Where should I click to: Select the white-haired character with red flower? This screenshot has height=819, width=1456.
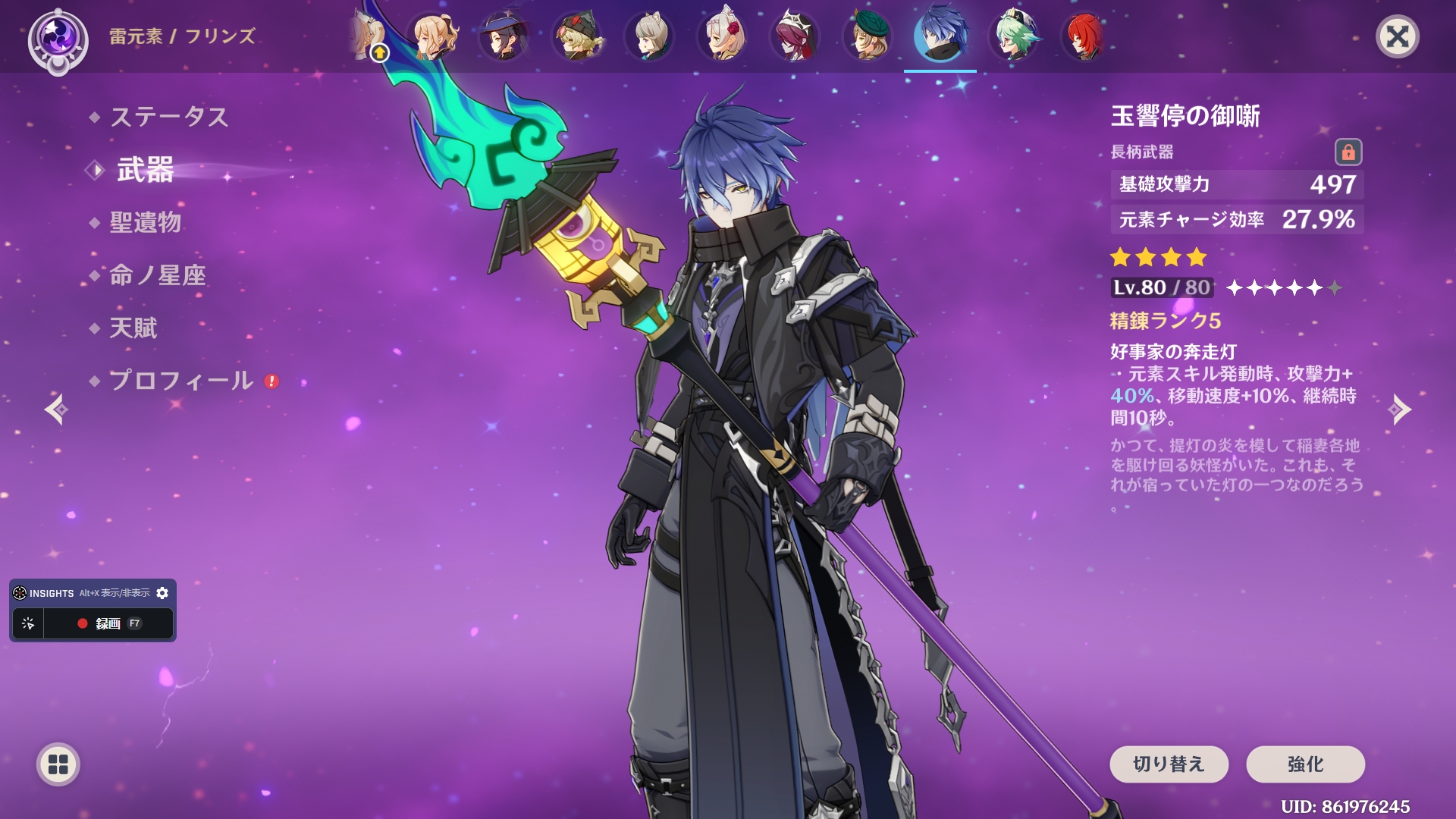722,36
